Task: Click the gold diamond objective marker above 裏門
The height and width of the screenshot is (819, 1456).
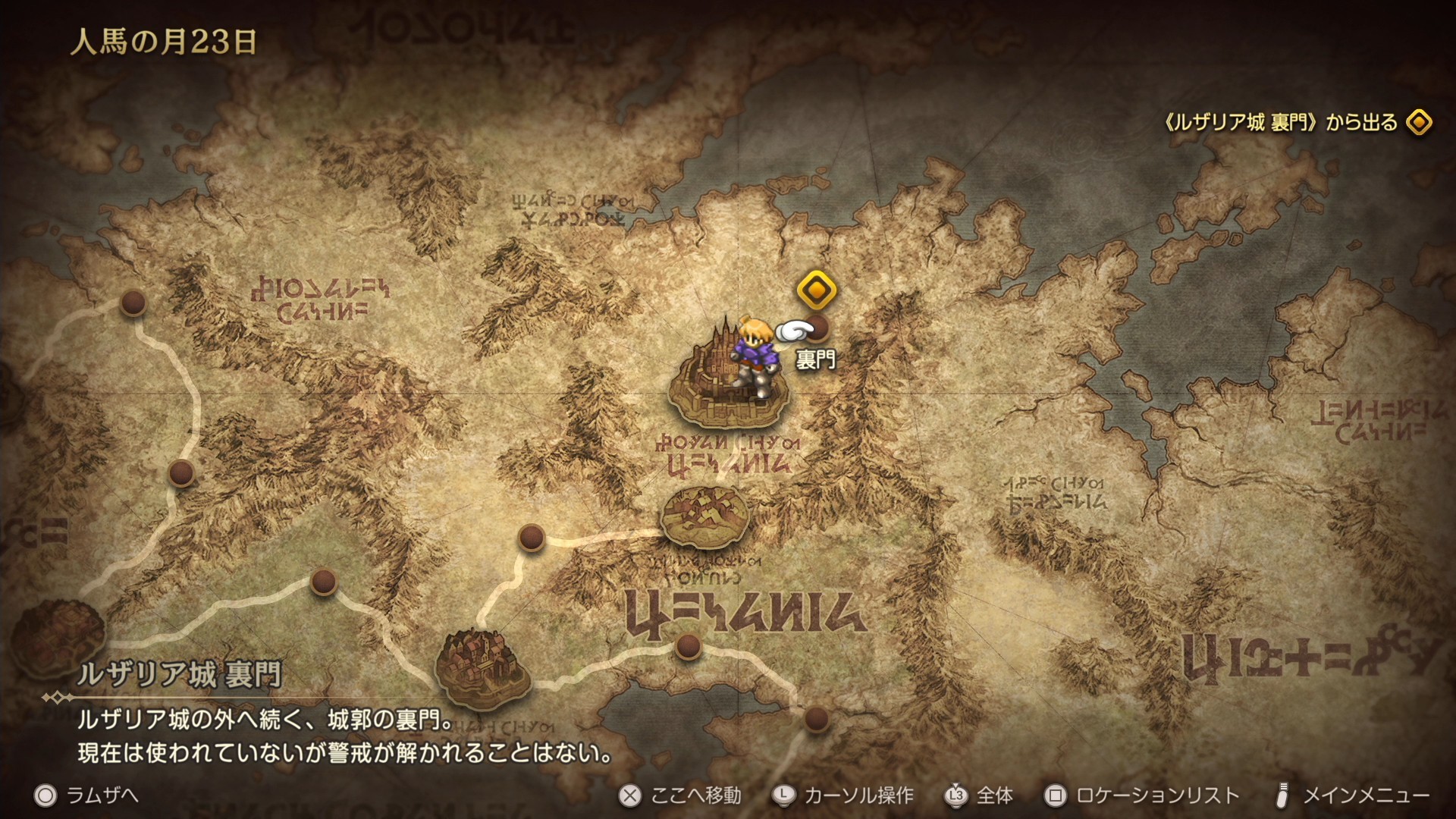Action: [x=817, y=290]
